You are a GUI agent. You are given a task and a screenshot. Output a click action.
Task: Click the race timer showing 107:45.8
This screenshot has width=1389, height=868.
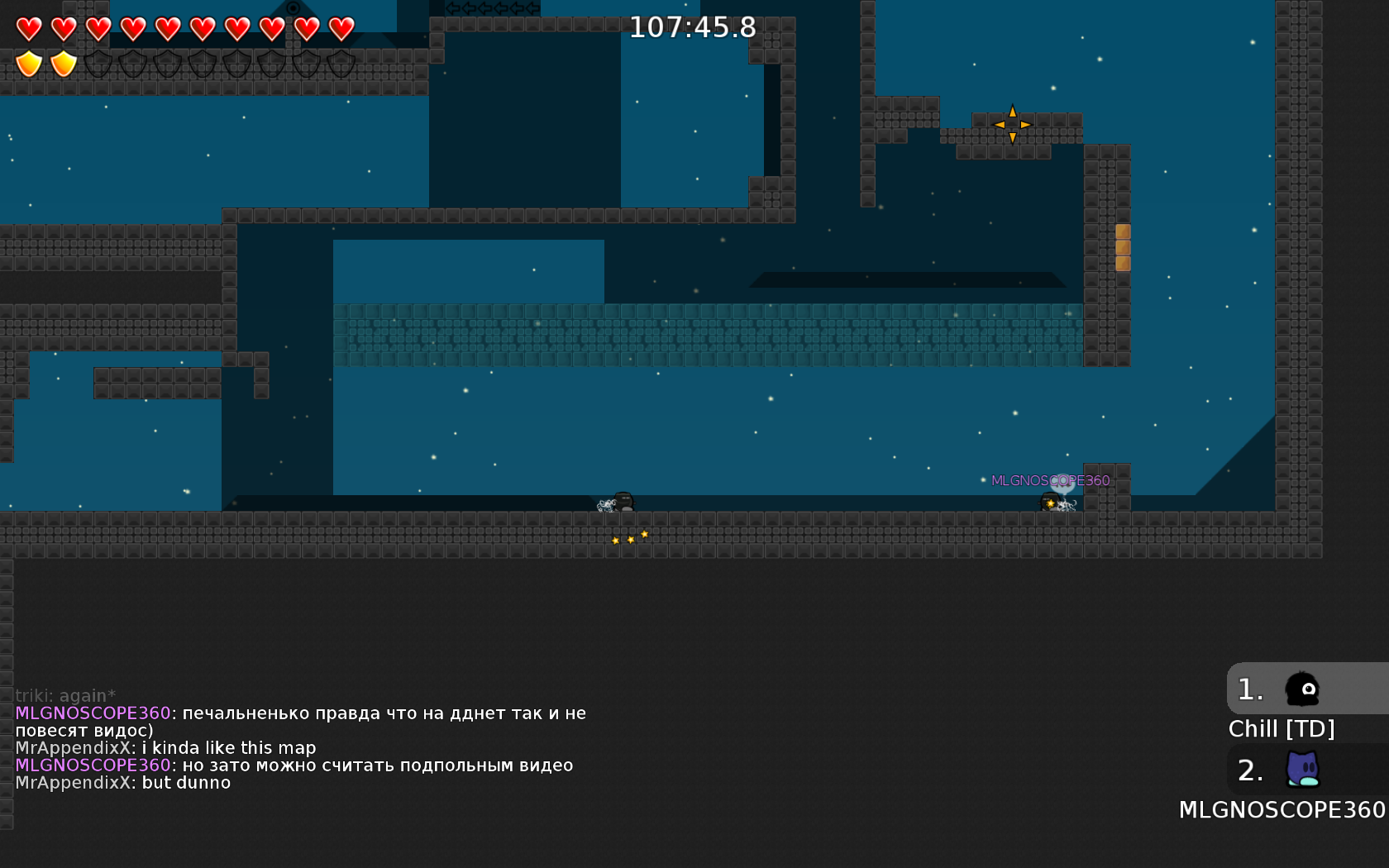pyautogui.click(x=691, y=26)
